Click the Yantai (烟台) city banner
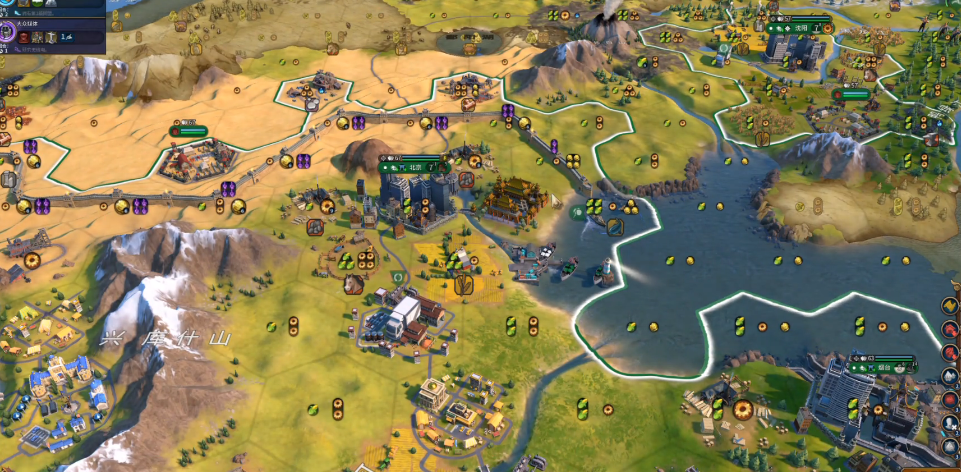Image resolution: width=961 pixels, height=472 pixels. pos(881,364)
